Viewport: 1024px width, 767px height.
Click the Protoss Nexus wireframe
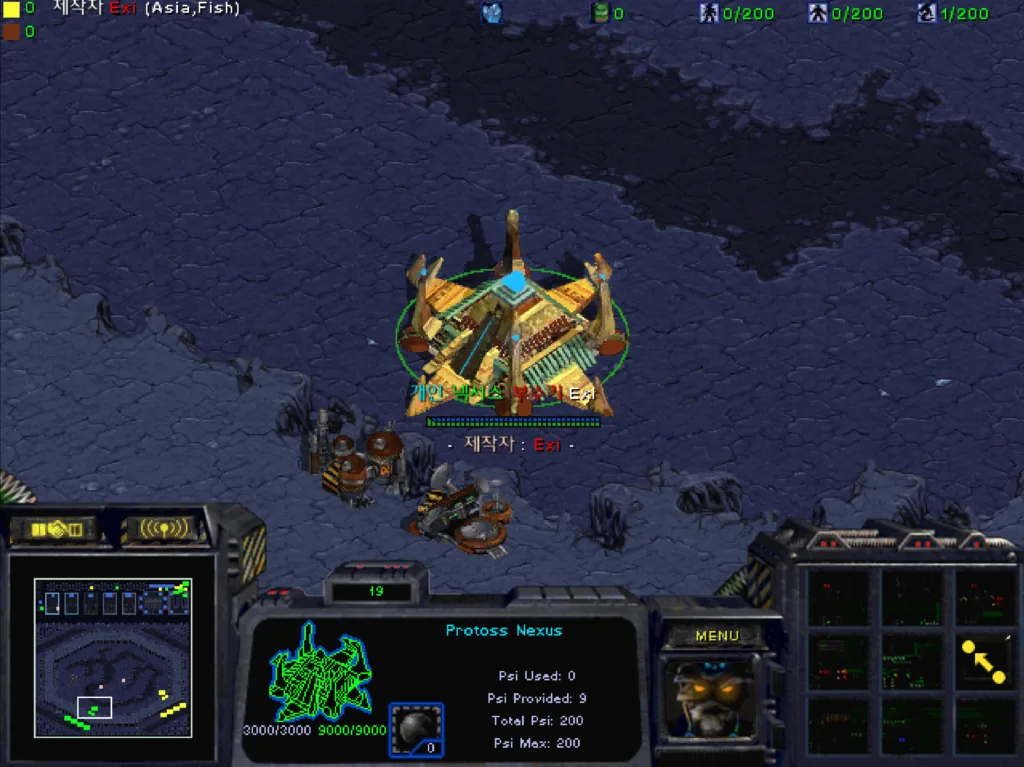point(321,673)
